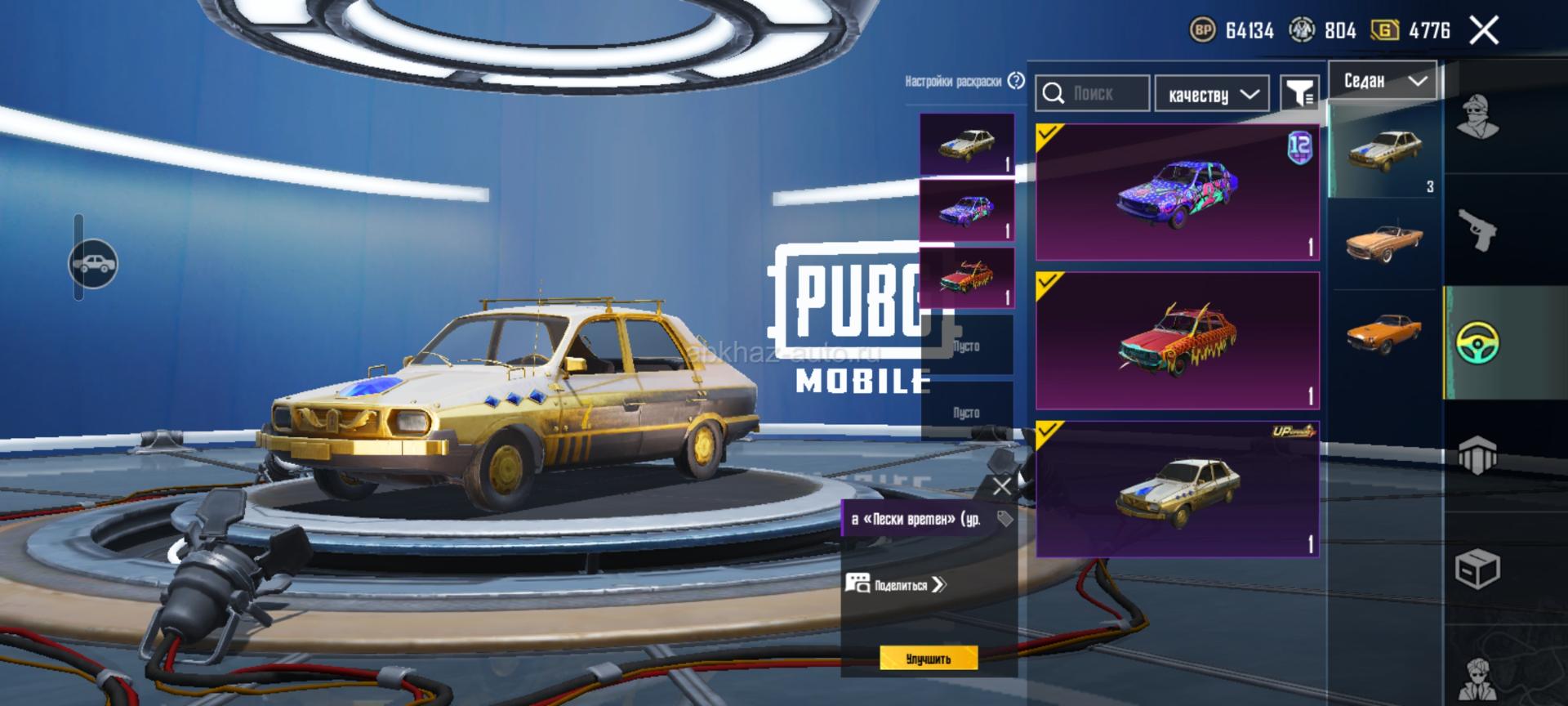This screenshot has height=706, width=1568.
Task: Show the paint settings help tooltip
Action: point(1016,81)
